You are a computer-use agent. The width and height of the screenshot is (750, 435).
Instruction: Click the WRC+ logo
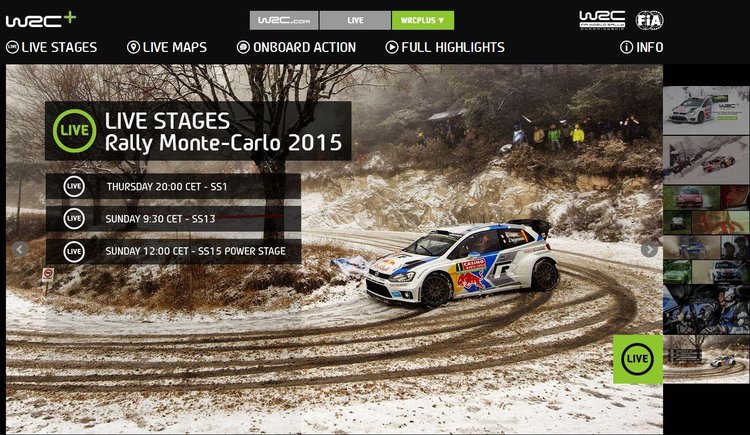click(x=40, y=19)
